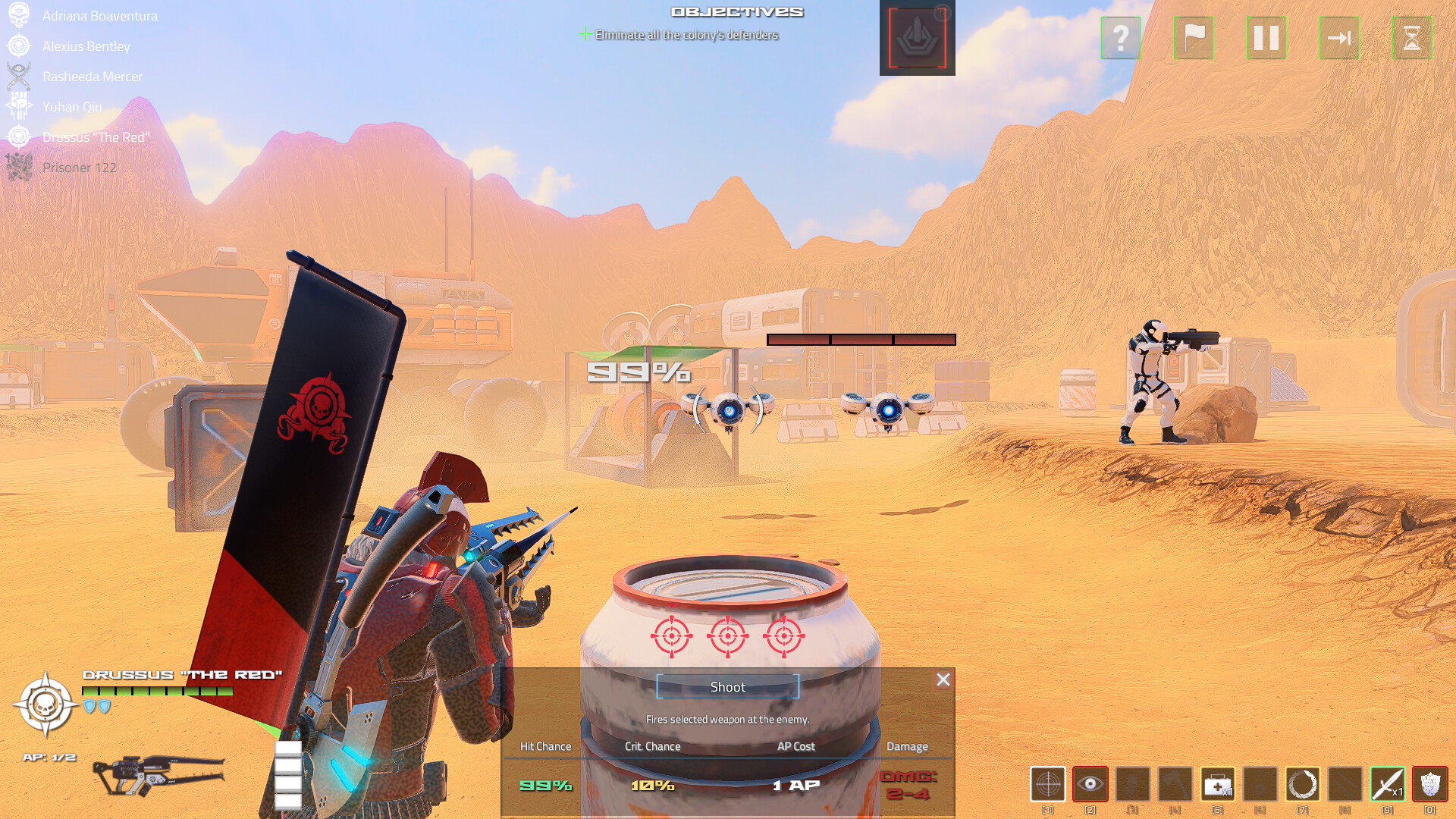Click the hourglass wait icon
Image resolution: width=1456 pixels, height=819 pixels.
[x=1412, y=39]
